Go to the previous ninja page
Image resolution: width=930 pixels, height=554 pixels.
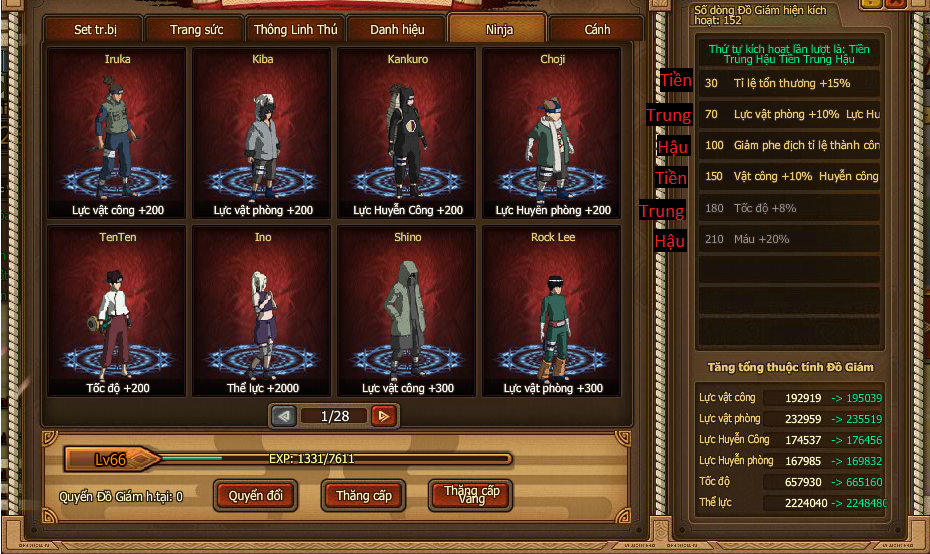click(284, 416)
